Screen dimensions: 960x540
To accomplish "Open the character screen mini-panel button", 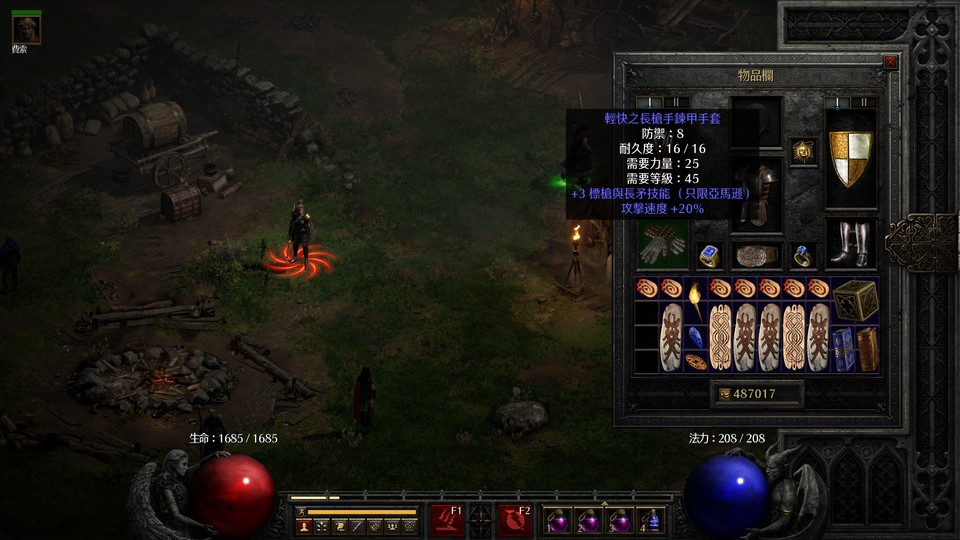I will point(303,526).
